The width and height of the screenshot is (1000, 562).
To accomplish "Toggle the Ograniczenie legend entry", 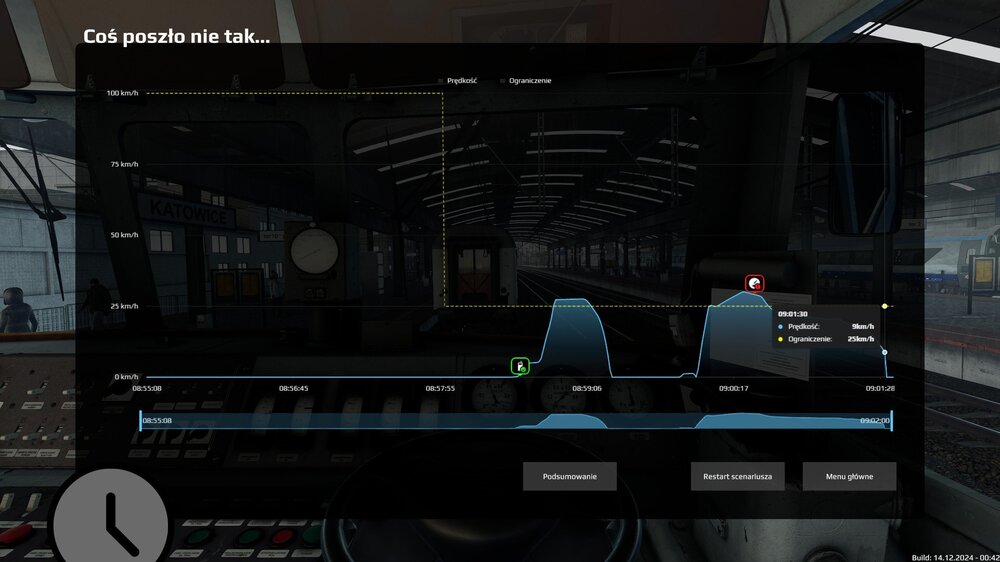I will [x=526, y=80].
